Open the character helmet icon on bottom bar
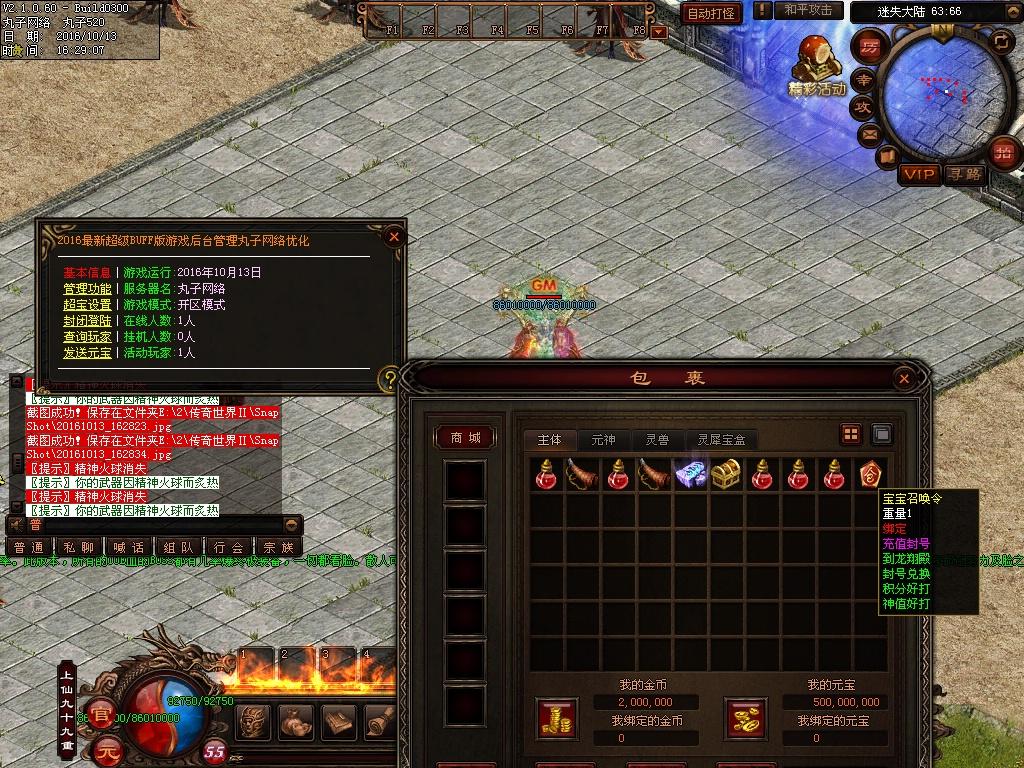Image resolution: width=1024 pixels, height=768 pixels. pyautogui.click(x=253, y=720)
